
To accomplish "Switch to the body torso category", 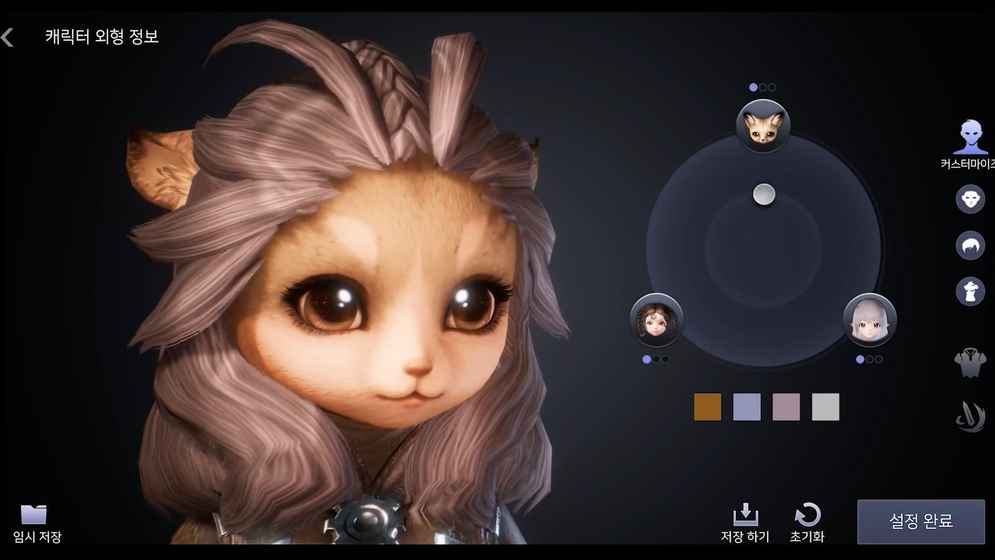I will click(970, 362).
